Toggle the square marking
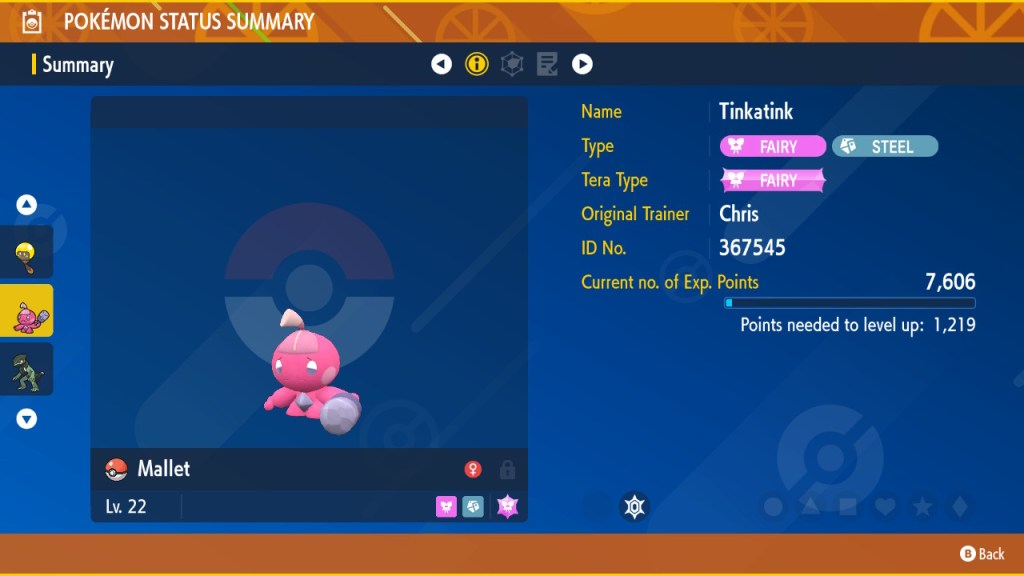Screen dimensions: 1024x576 [848, 507]
